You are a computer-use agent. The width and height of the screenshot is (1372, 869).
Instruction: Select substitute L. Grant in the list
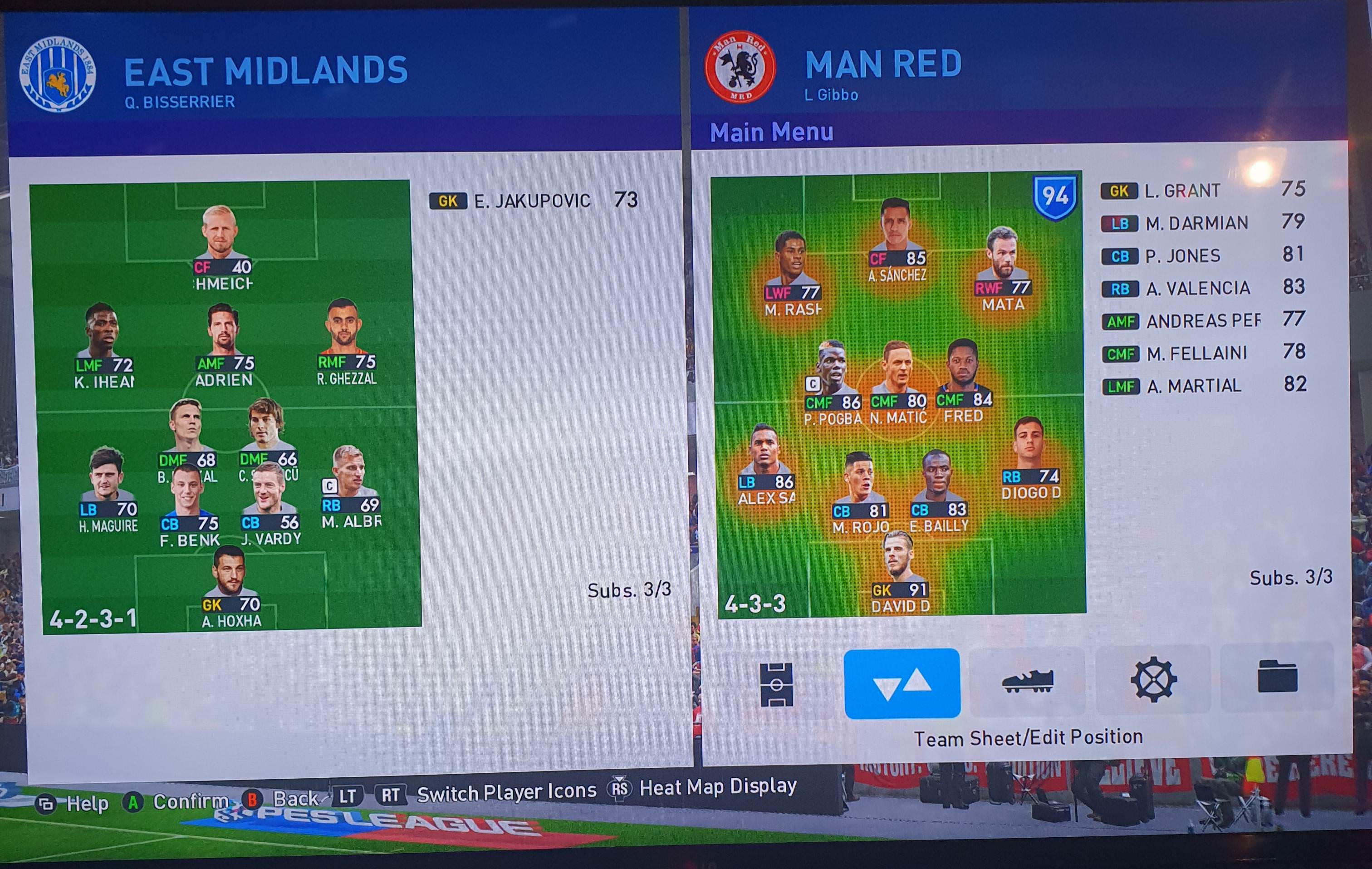(x=1202, y=190)
